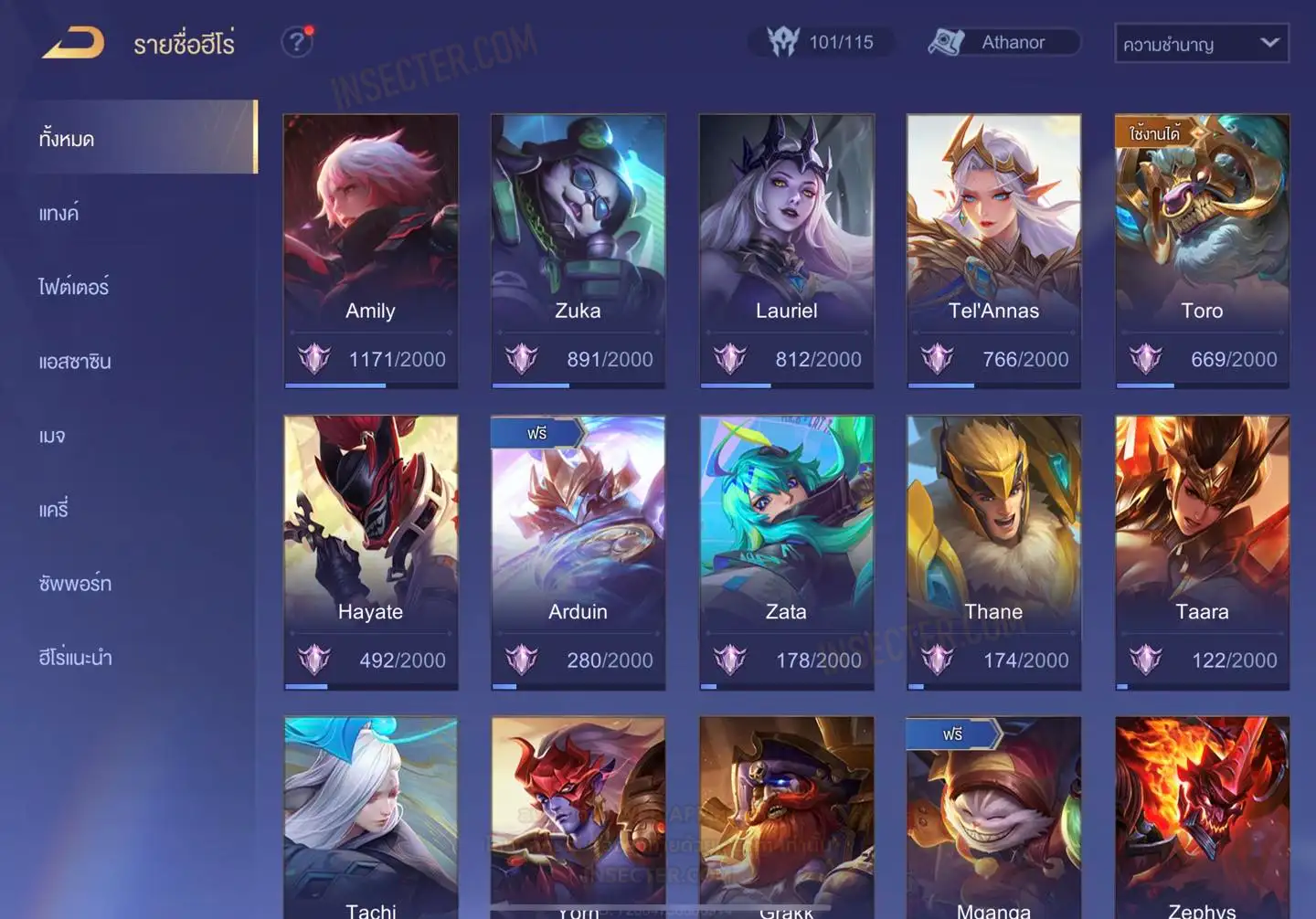Screen dimensions: 1316x919
Task: Go back using the gold arrow button
Action: (x=73, y=43)
